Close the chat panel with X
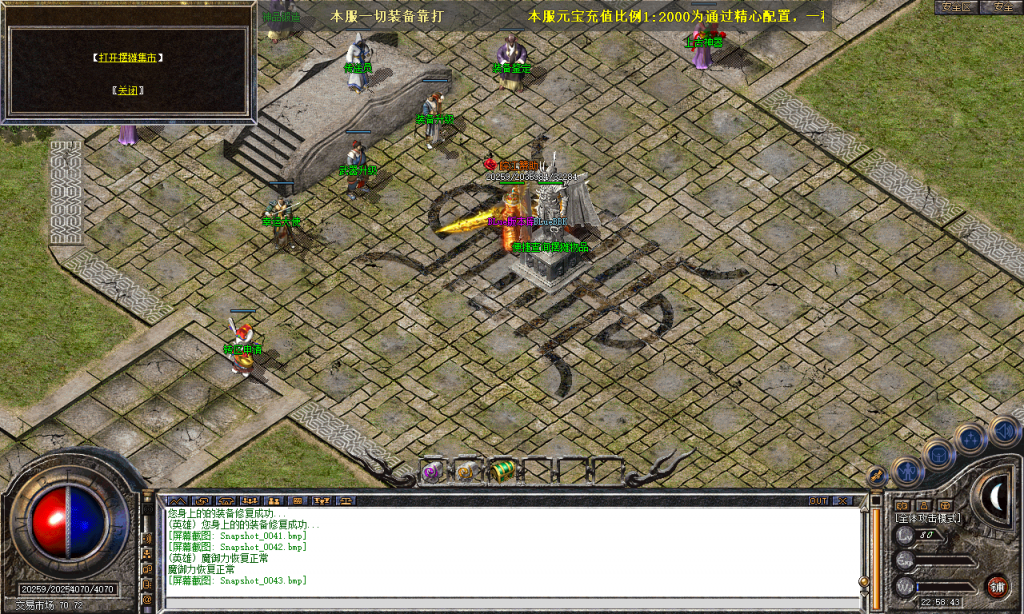1024x614 pixels. (x=843, y=500)
